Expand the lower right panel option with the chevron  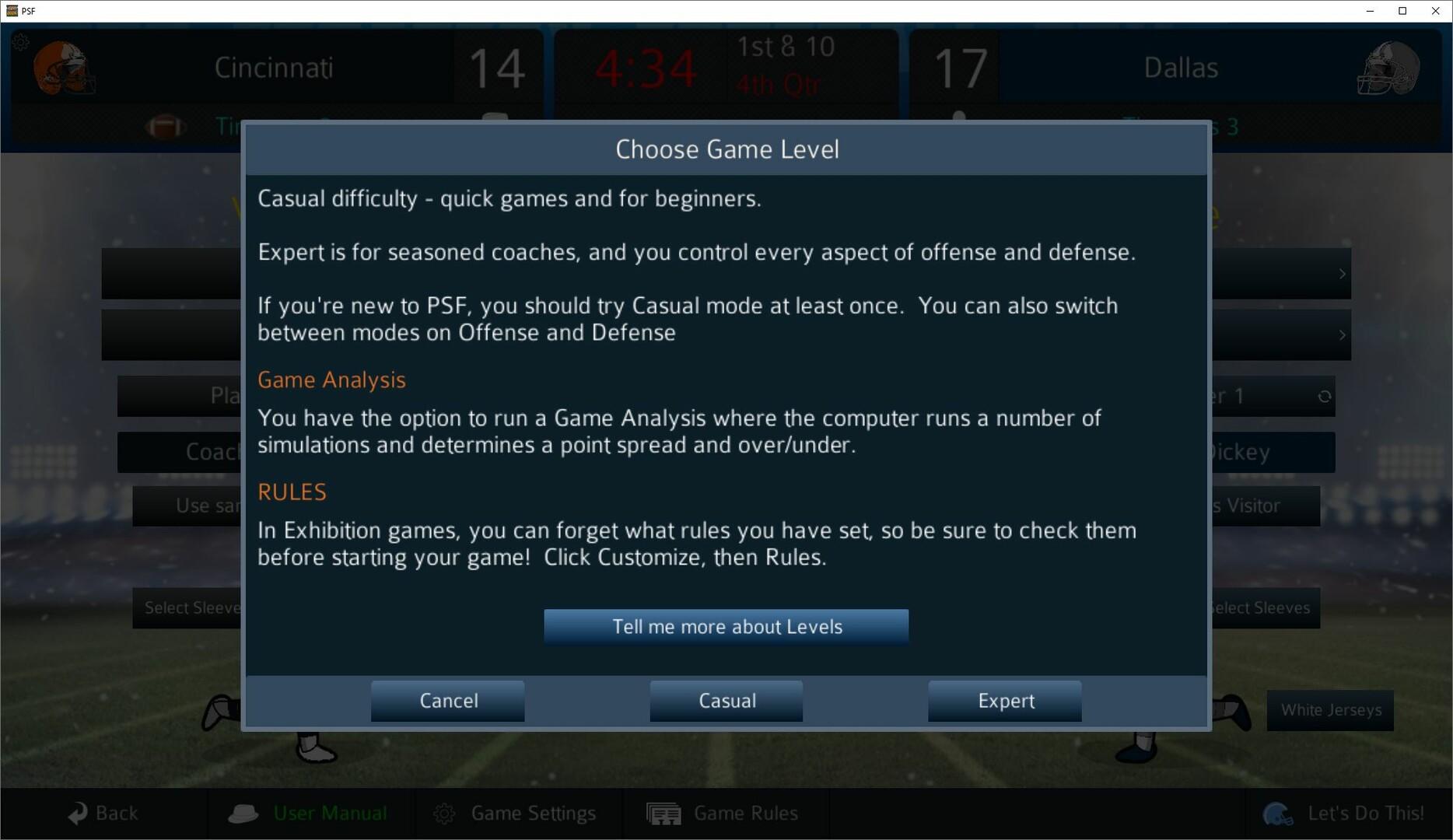coord(1343,335)
